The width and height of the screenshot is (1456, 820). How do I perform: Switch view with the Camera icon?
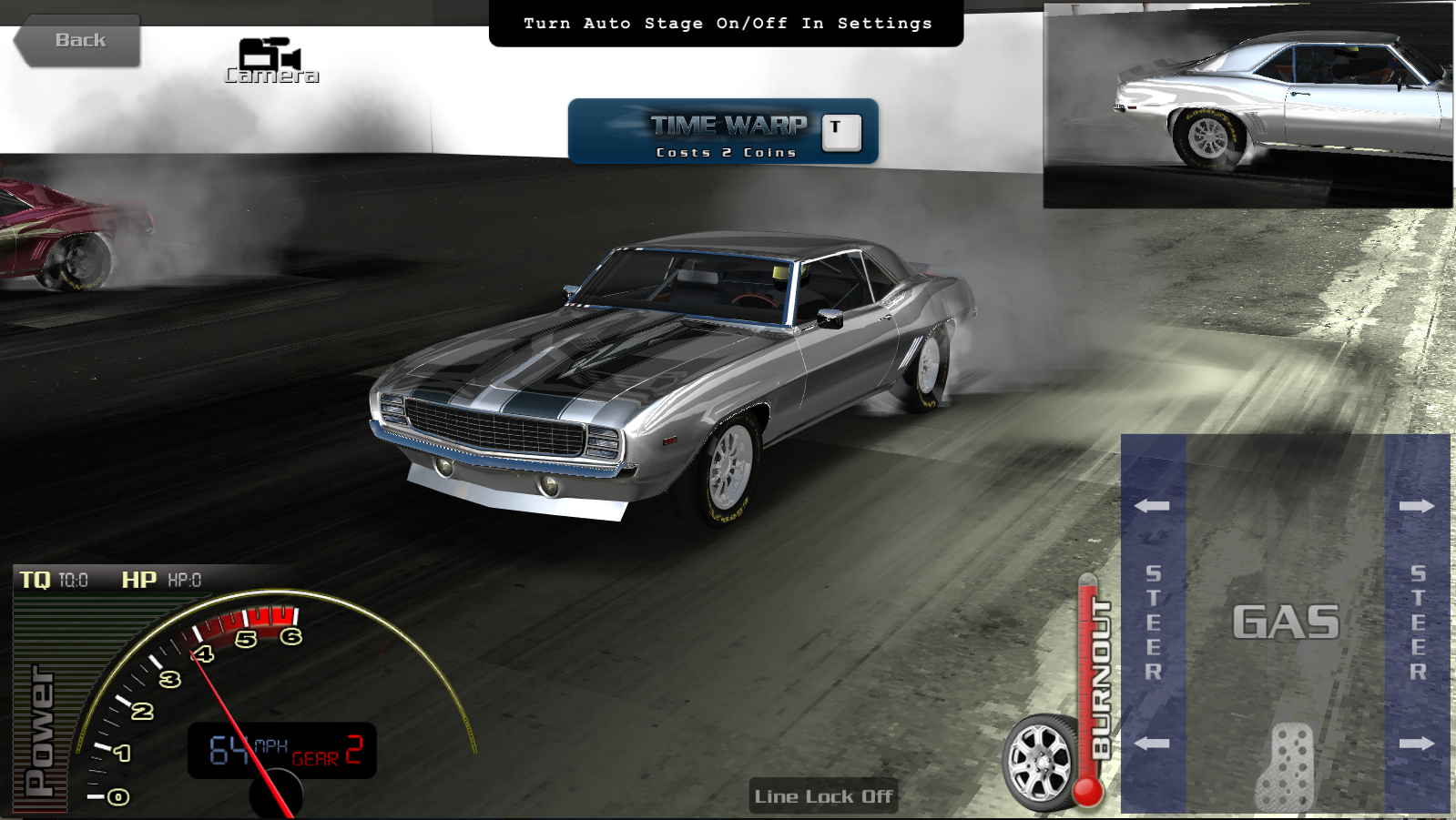(270, 60)
